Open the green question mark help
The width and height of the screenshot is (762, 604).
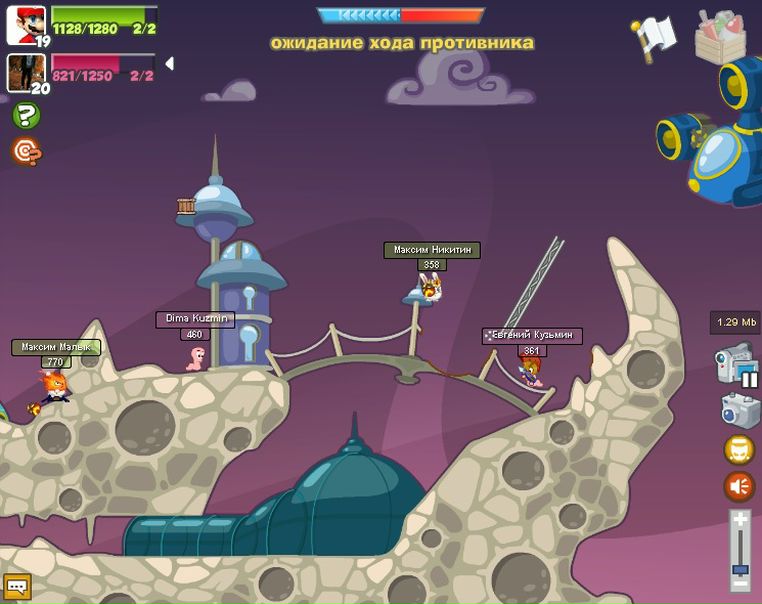pos(26,116)
